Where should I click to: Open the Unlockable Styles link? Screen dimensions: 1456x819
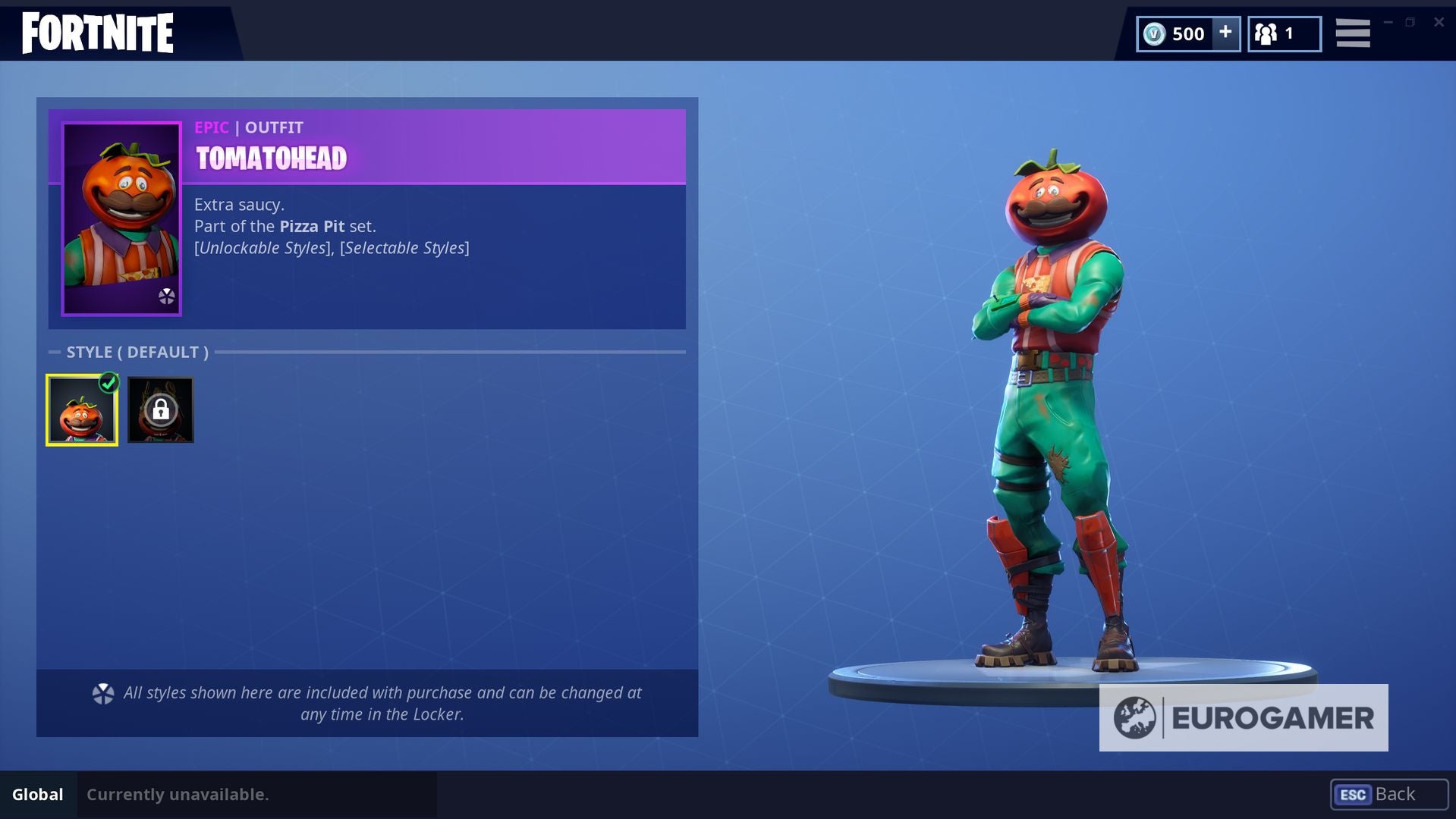262,247
